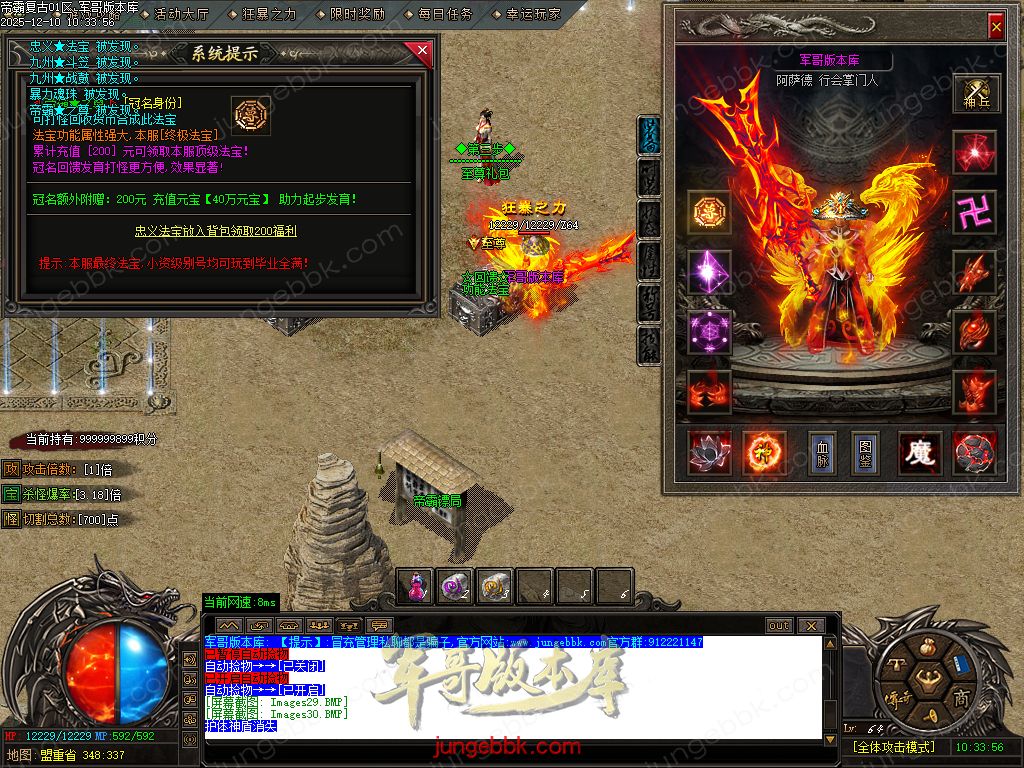Screen dimensions: 1024x768
Task: Click the 忠义法宝 200 bonus link
Action: pos(216,231)
